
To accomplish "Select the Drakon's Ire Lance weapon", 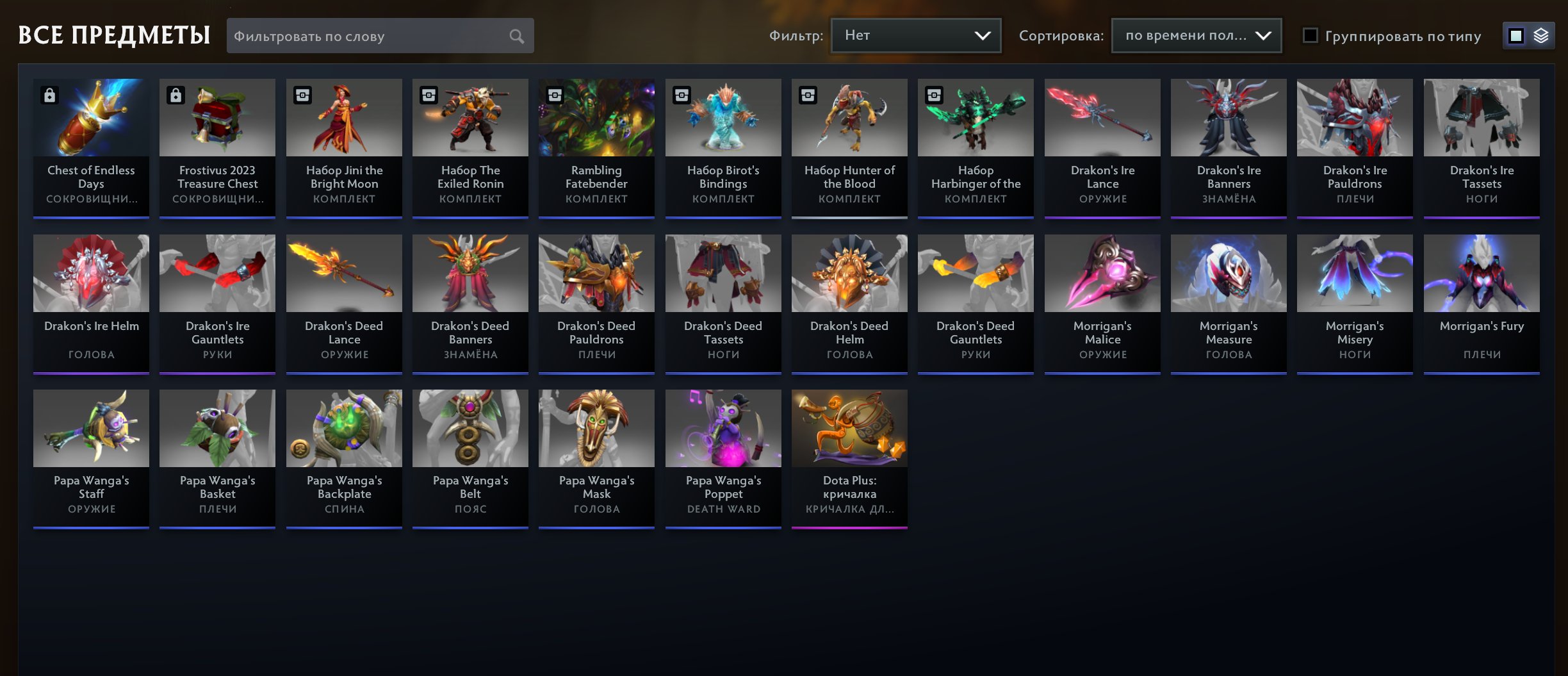I will click(x=1102, y=147).
